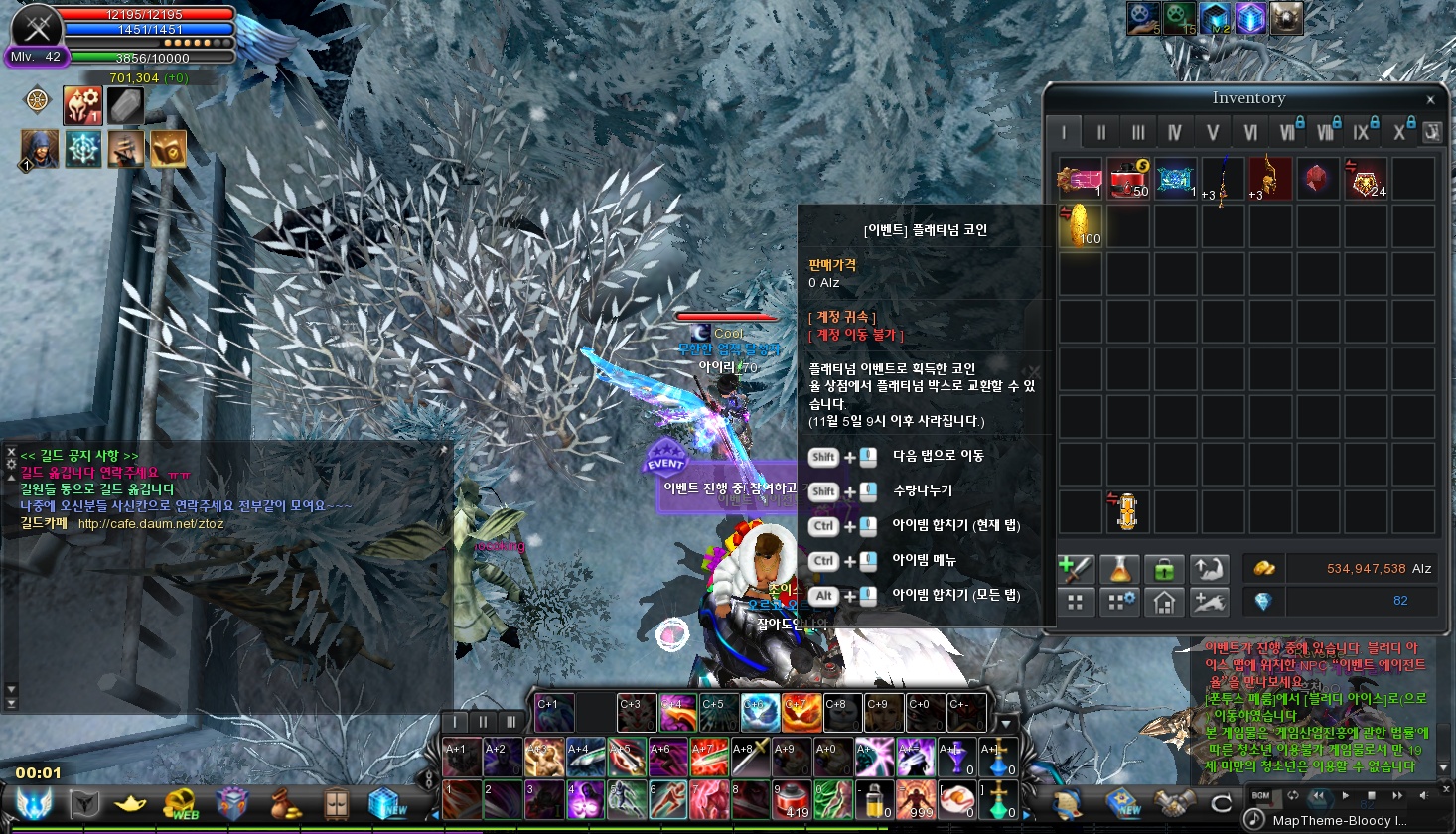Image resolution: width=1456 pixels, height=834 pixels.
Task: Switch to skill bar page II
Action: click(483, 722)
